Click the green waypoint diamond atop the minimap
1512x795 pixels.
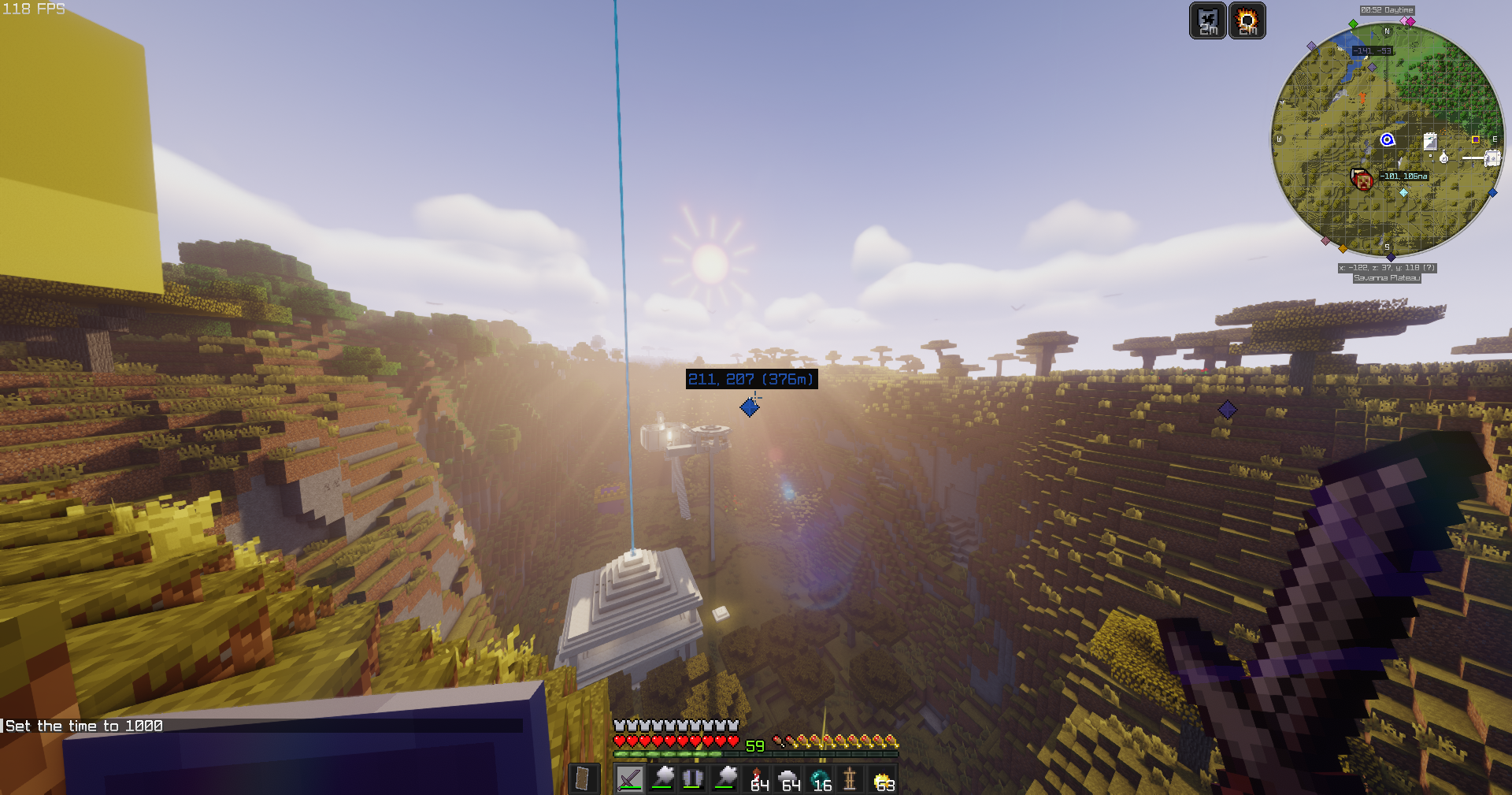click(1352, 24)
